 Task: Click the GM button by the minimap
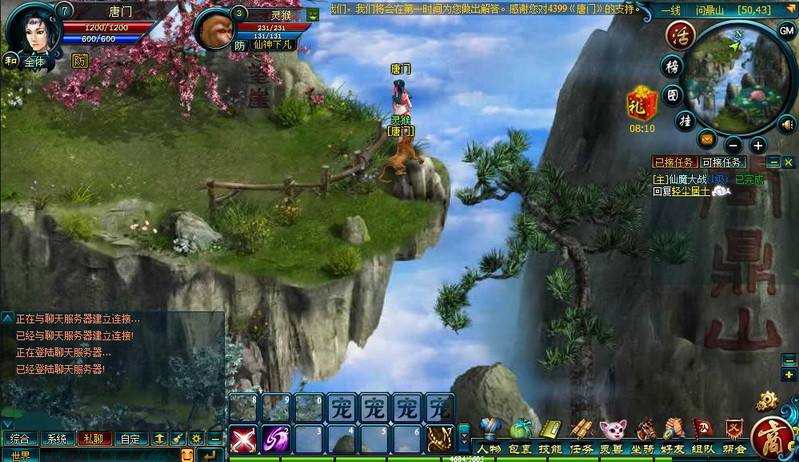(x=787, y=30)
